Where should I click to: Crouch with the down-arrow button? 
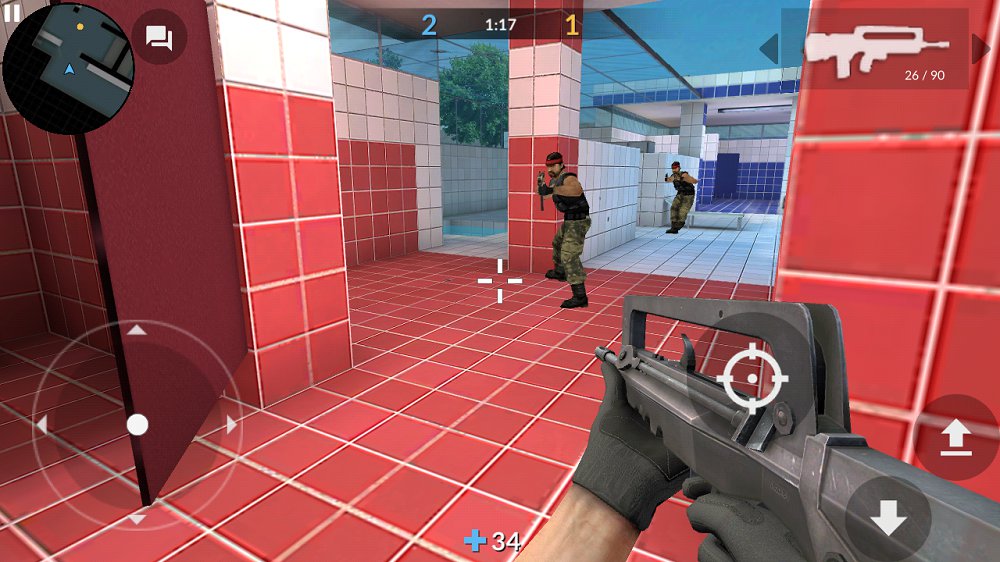point(887,517)
